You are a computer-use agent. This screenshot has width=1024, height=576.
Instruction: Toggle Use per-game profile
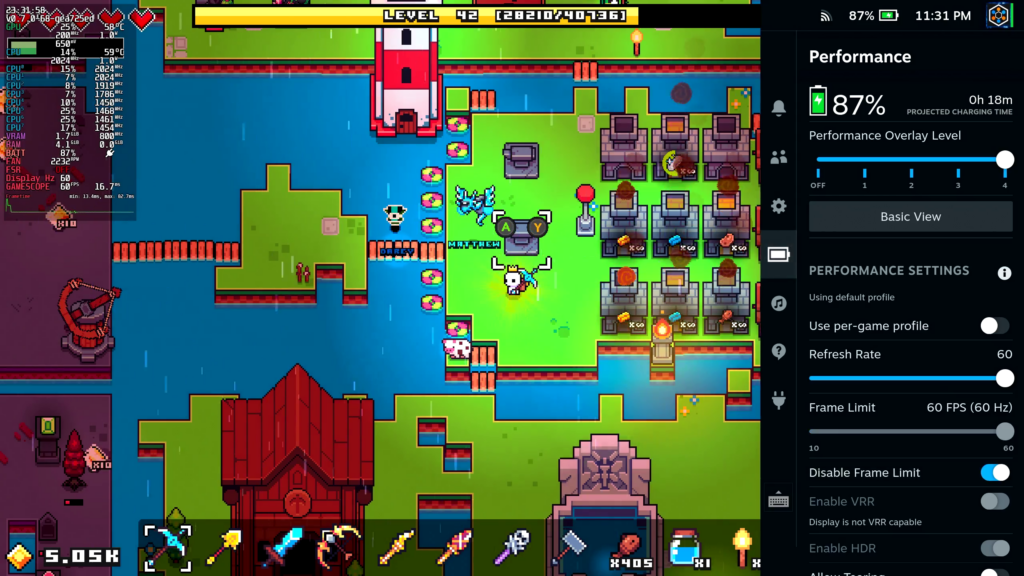tap(994, 326)
